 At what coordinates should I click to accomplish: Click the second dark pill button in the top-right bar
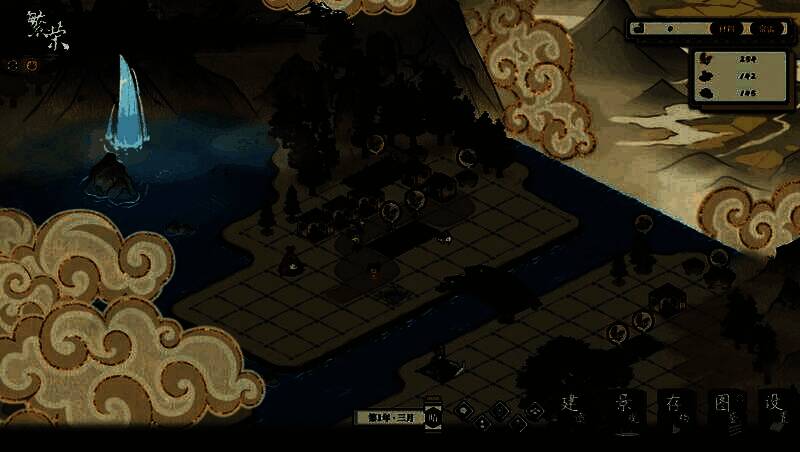click(766, 29)
